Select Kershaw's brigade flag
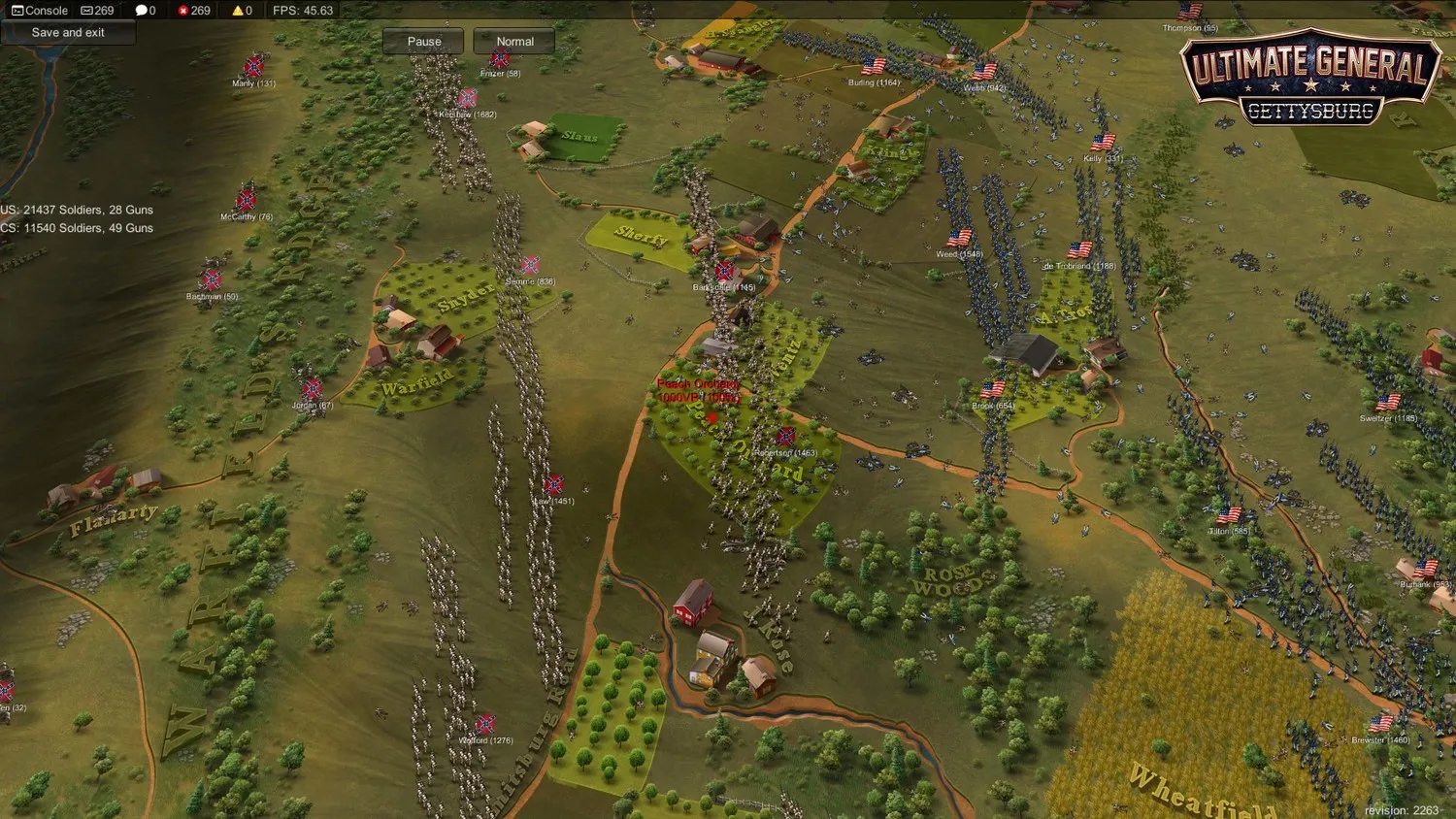Image resolution: width=1456 pixels, height=819 pixels. 469,98
